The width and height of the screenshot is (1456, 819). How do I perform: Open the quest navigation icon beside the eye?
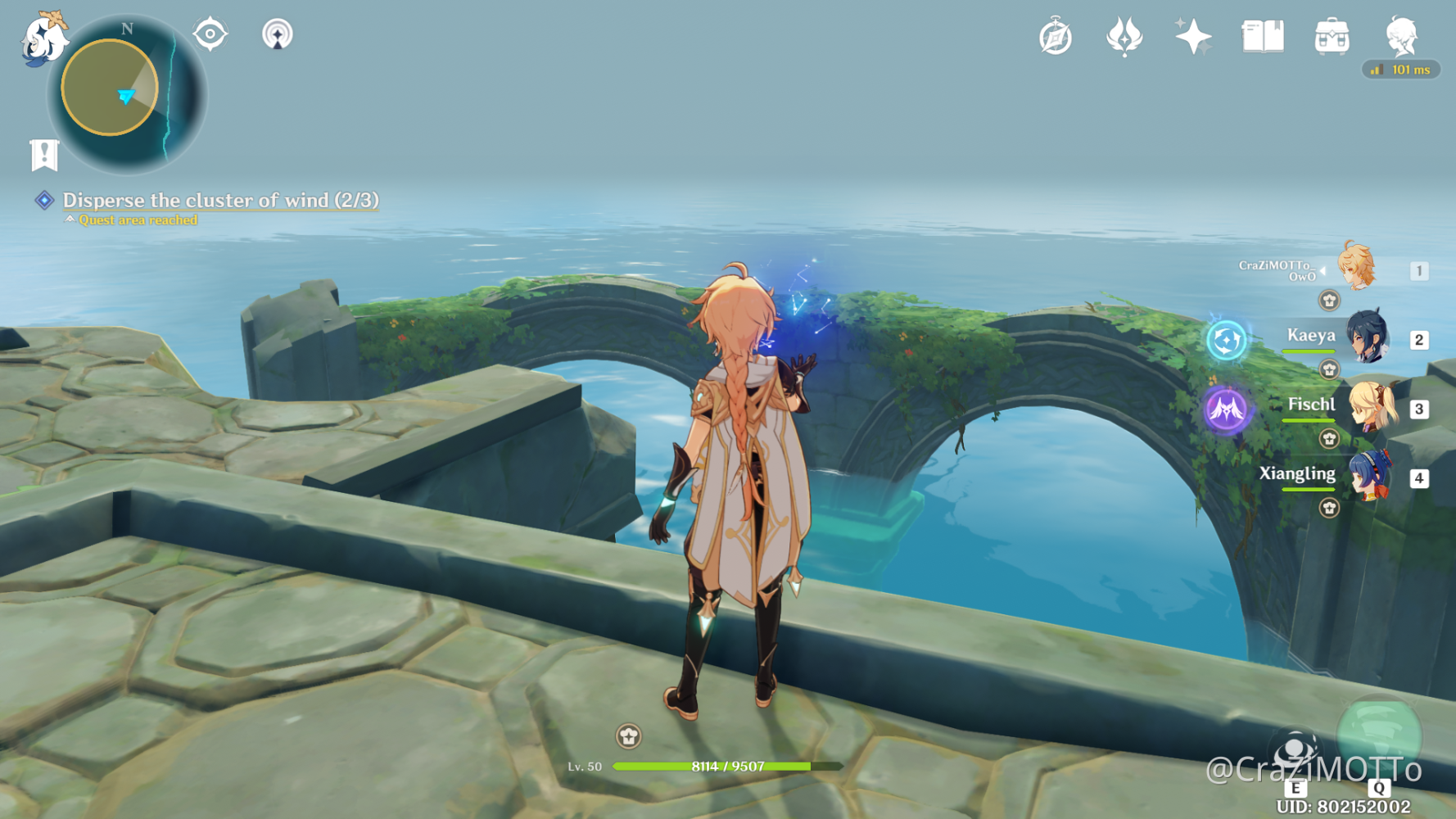pos(277,34)
